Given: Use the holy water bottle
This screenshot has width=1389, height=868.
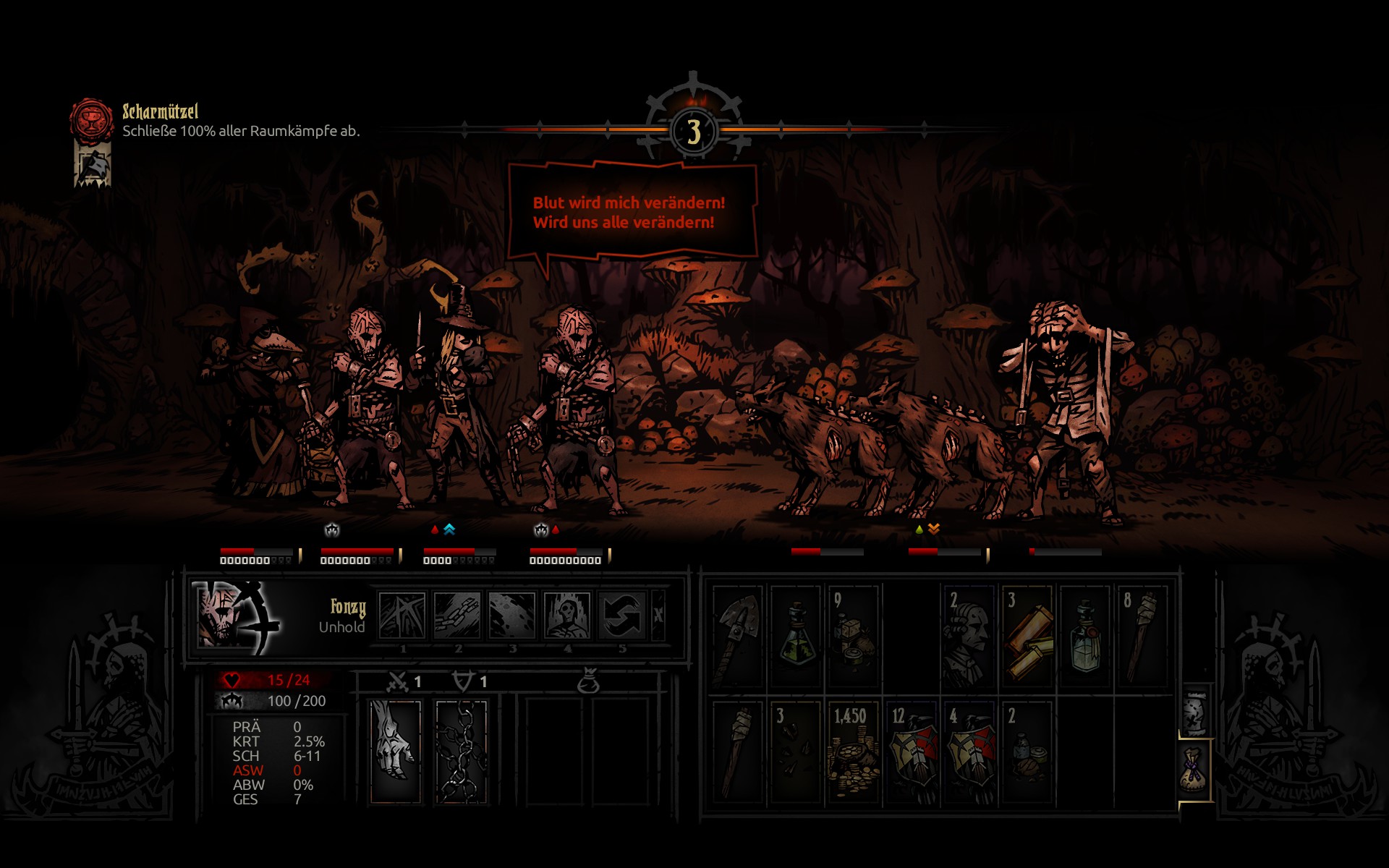Looking at the screenshot, I should click(x=1085, y=636).
